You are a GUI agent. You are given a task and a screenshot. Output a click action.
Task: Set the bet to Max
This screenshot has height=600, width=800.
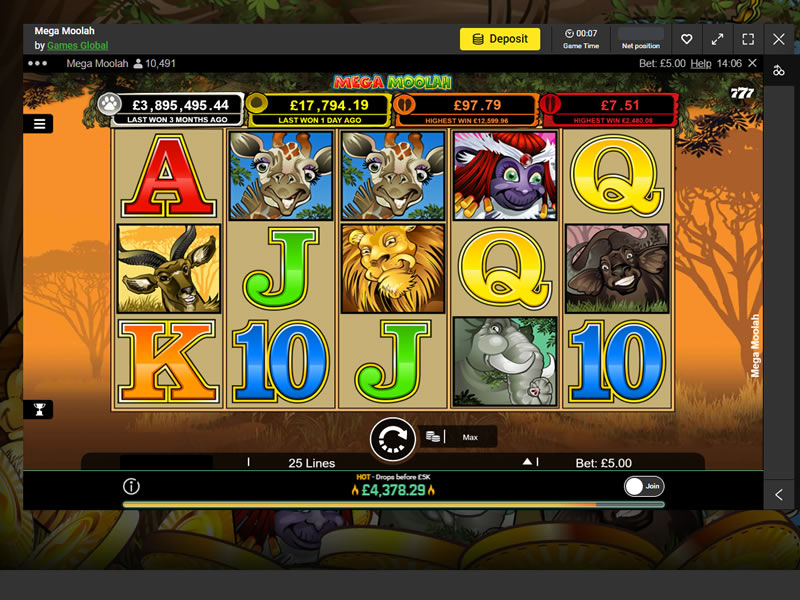coord(470,437)
